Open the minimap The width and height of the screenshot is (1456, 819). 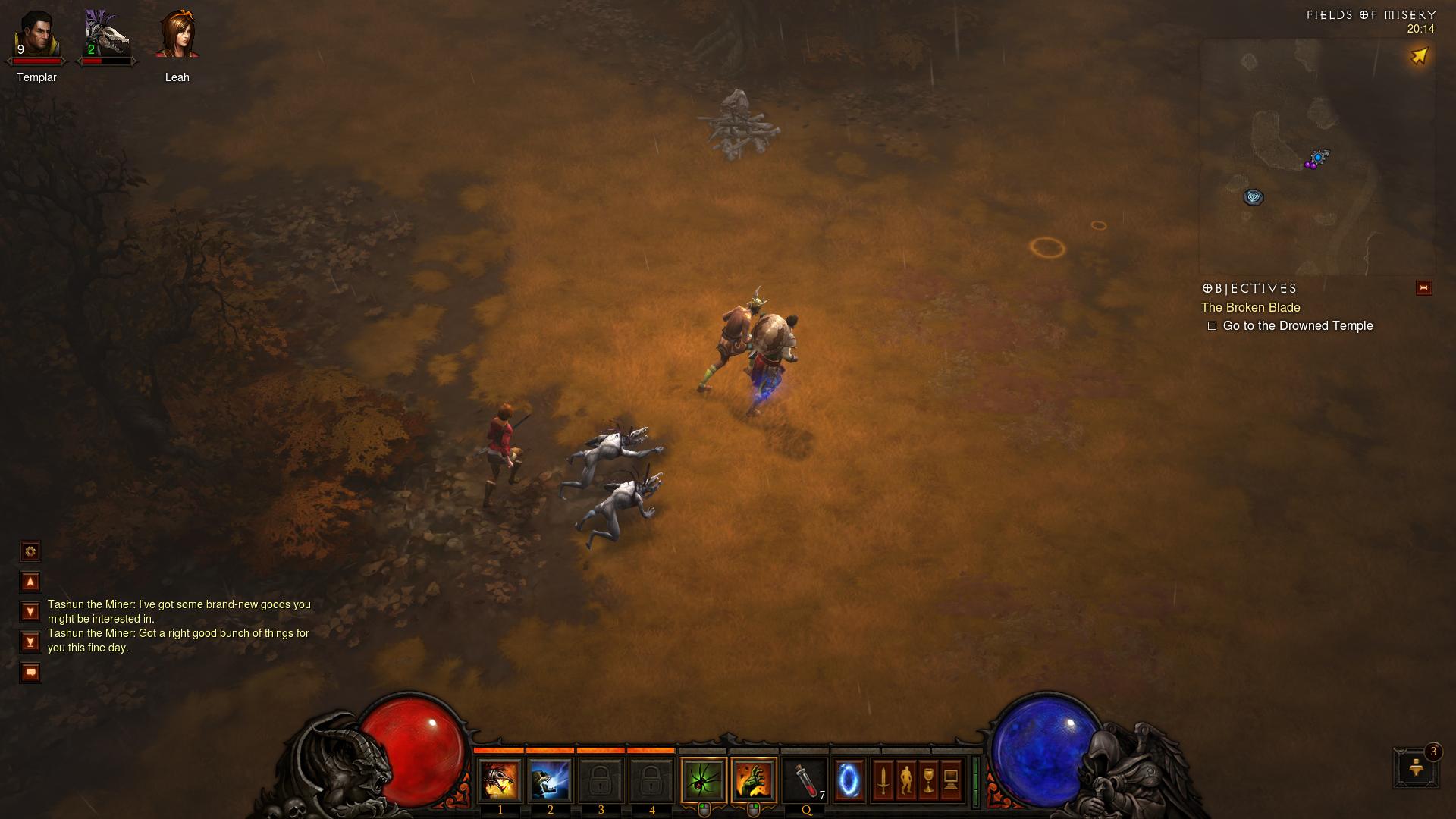tap(1316, 157)
